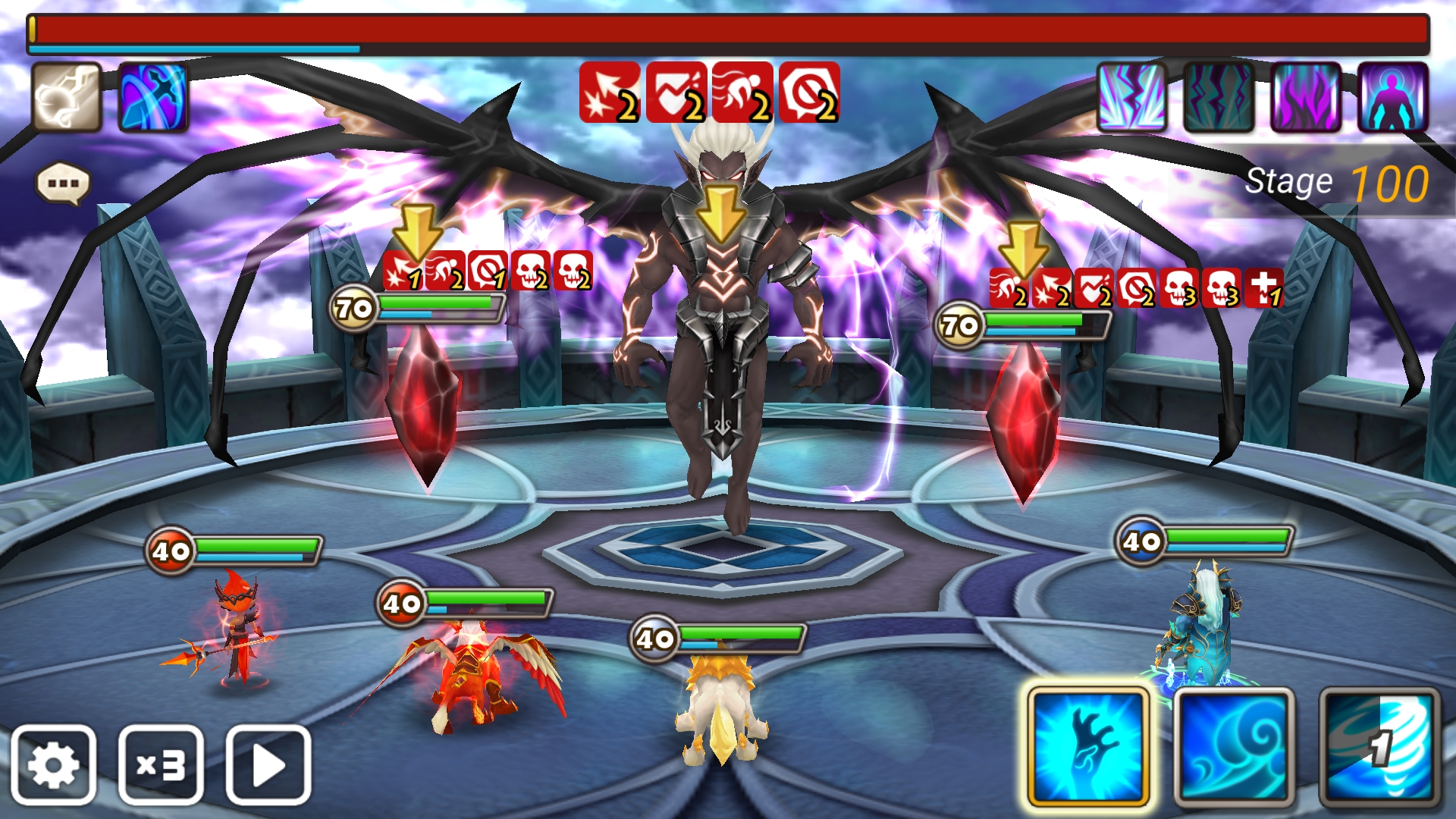Inspect the white orb leader skill icon
Screen dimensions: 1456x819
pos(67,97)
